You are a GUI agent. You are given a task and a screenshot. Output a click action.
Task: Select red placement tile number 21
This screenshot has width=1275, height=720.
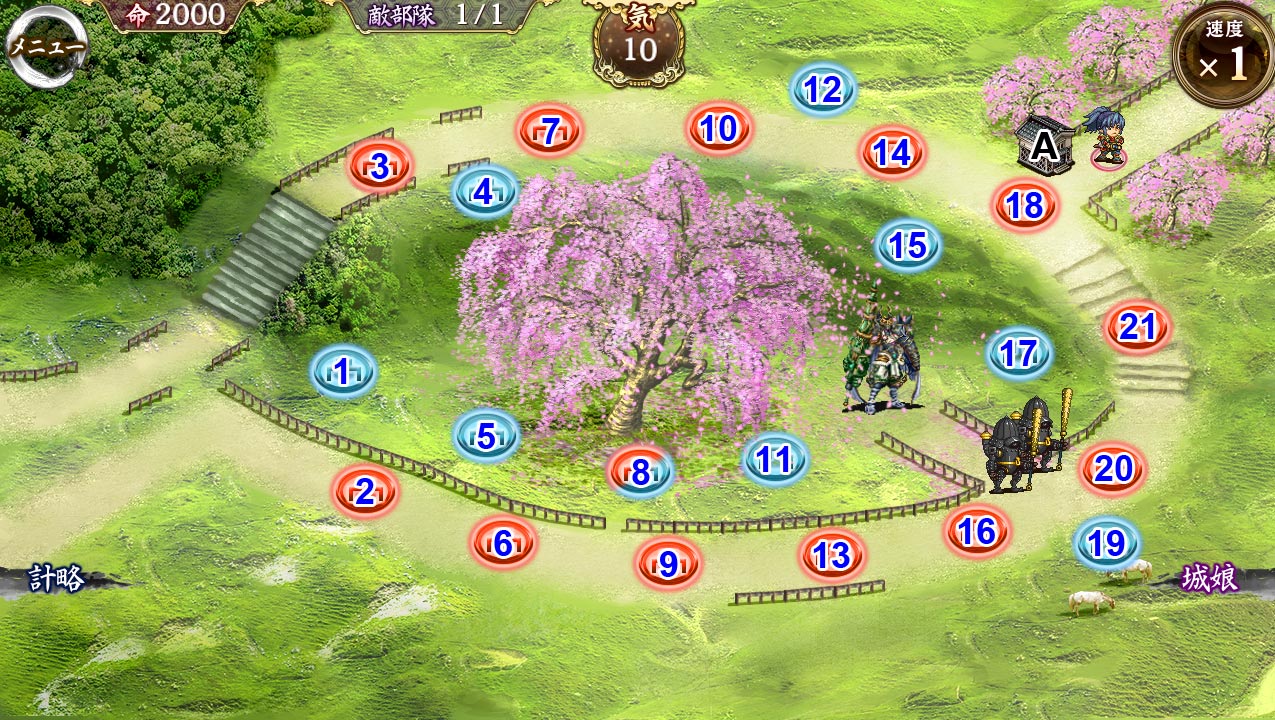[x=1138, y=327]
